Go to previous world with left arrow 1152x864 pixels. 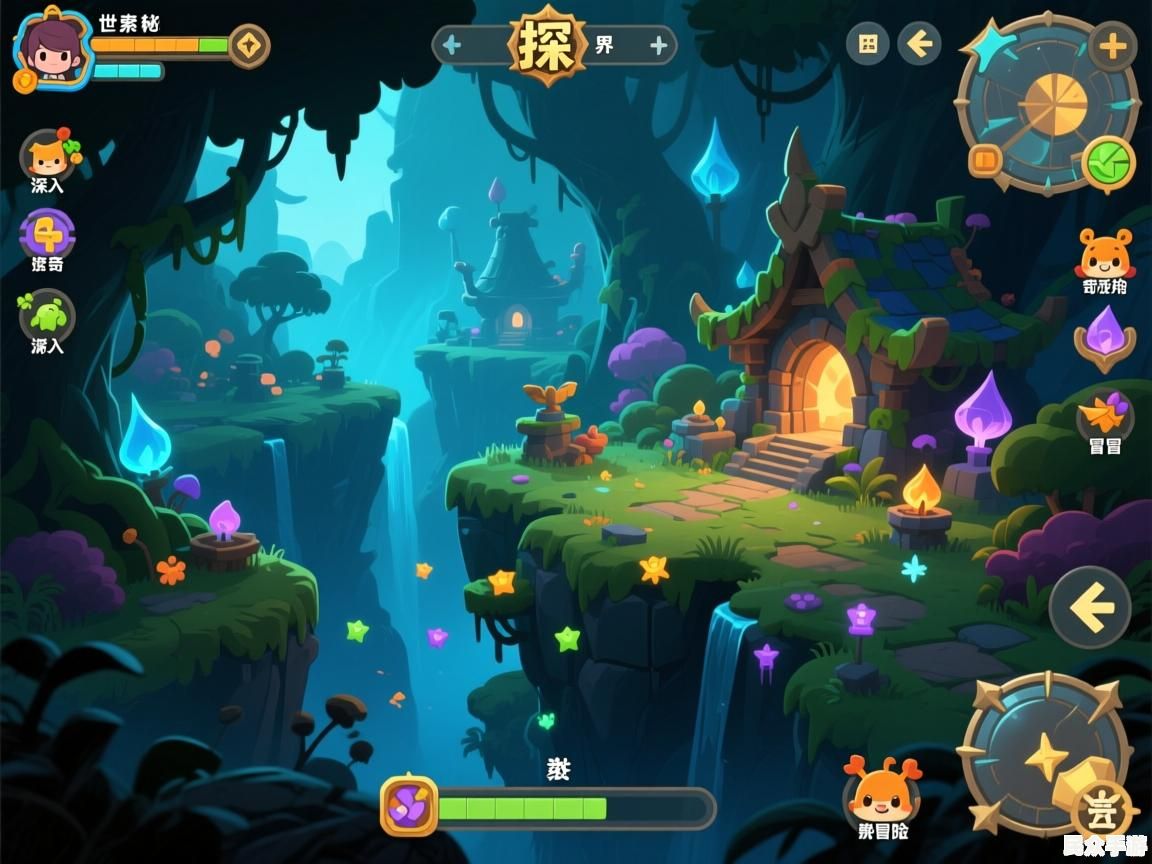453,45
